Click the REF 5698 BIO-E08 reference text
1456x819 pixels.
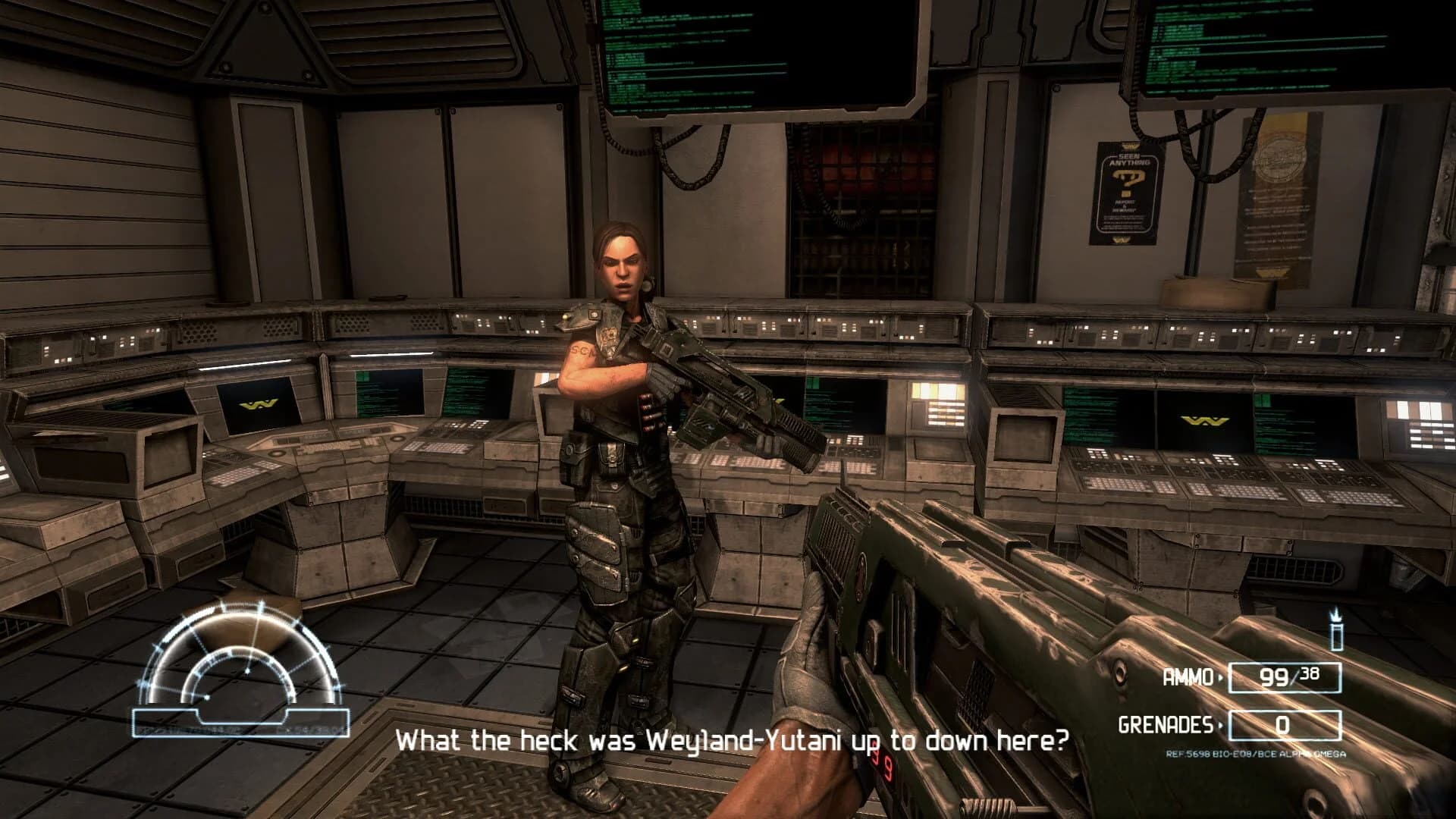pyautogui.click(x=1255, y=754)
